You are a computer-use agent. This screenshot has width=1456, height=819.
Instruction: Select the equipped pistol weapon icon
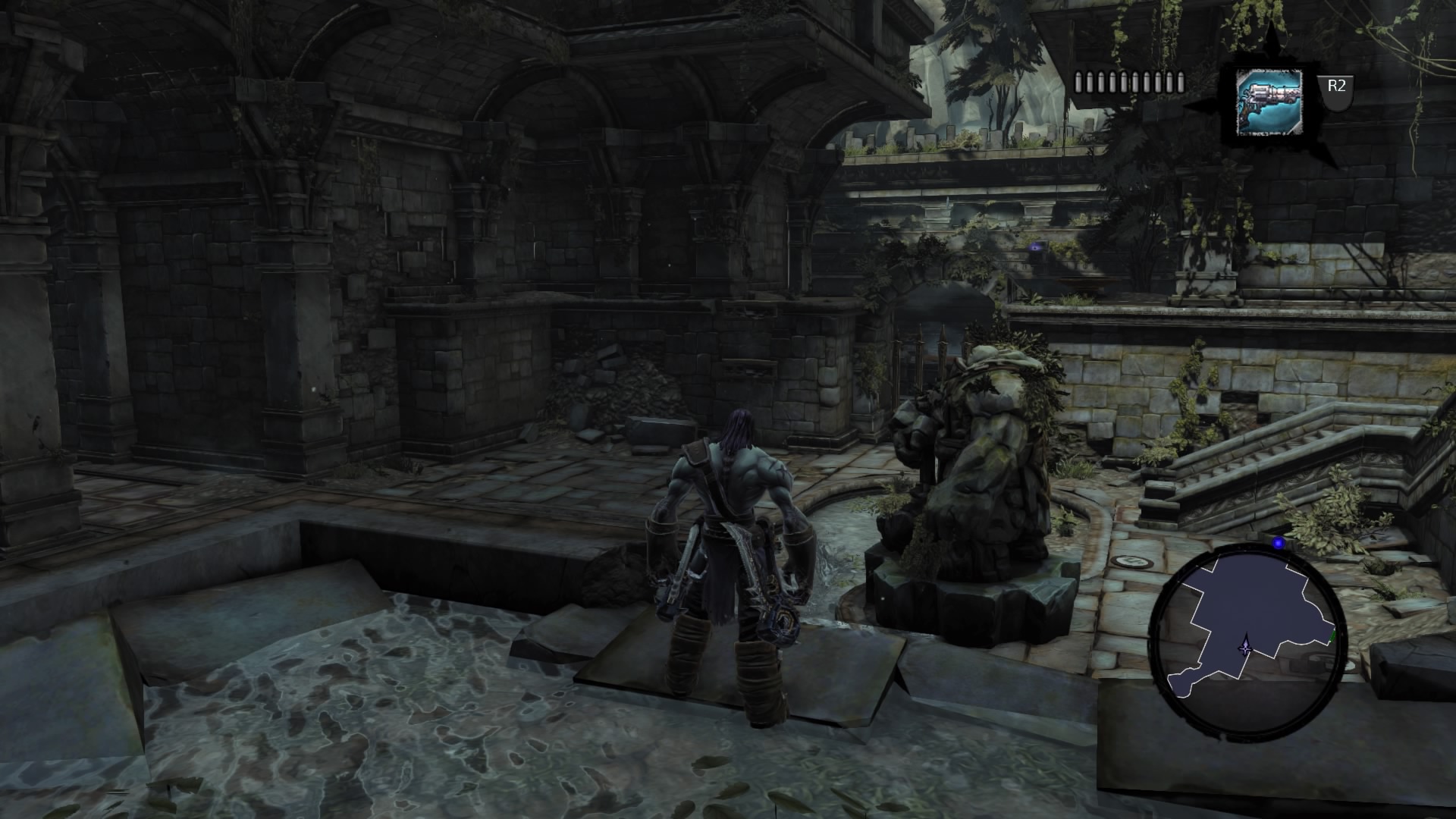point(1269,102)
